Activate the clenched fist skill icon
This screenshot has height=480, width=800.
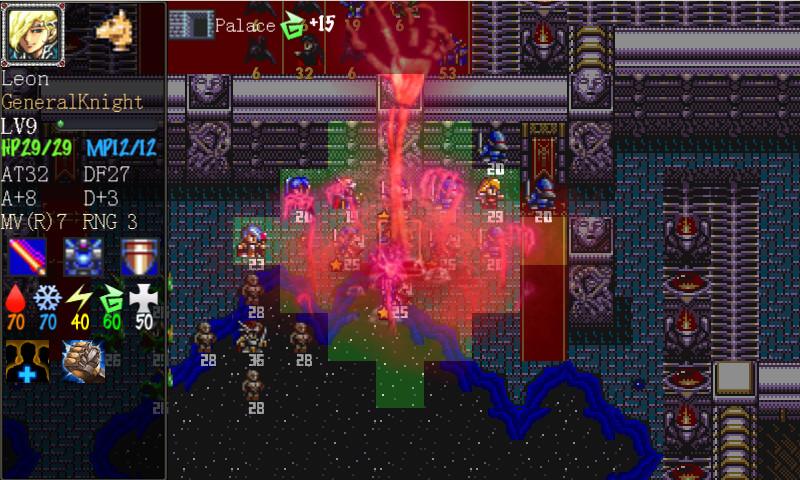(82, 361)
